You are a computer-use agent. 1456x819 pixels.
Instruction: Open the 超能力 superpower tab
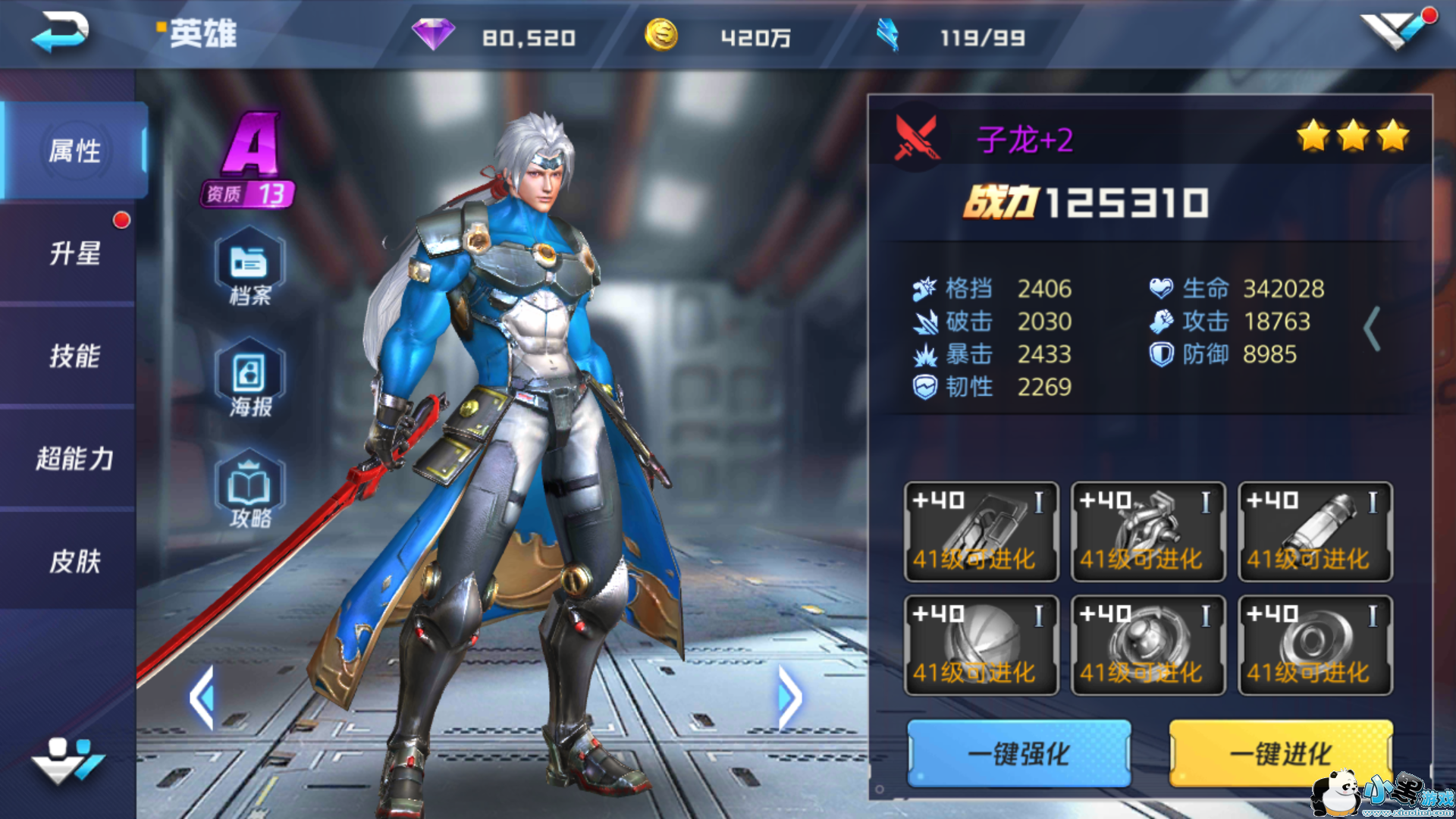click(74, 459)
